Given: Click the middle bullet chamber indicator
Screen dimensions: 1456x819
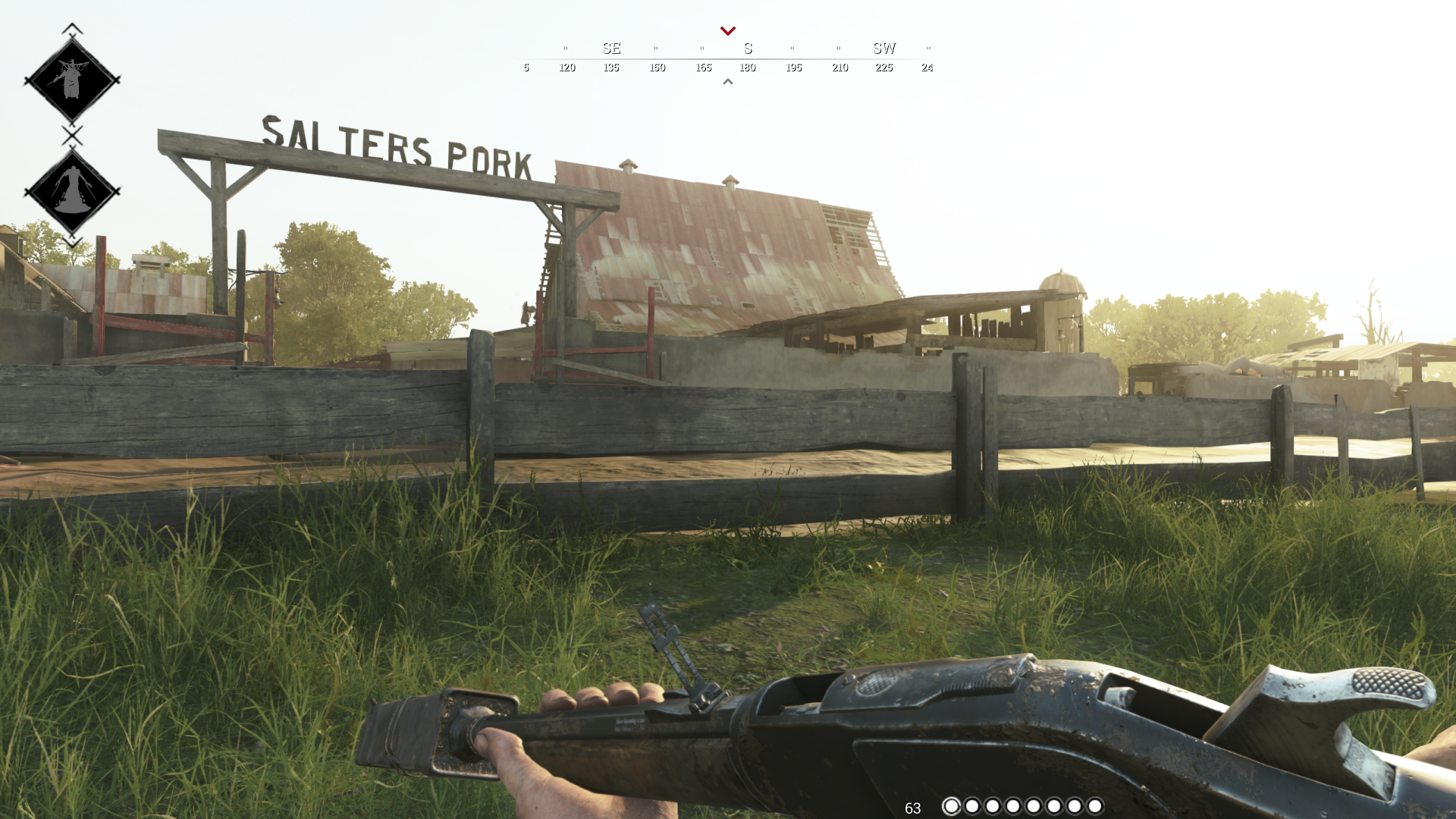Looking at the screenshot, I should pyautogui.click(x=1013, y=806).
